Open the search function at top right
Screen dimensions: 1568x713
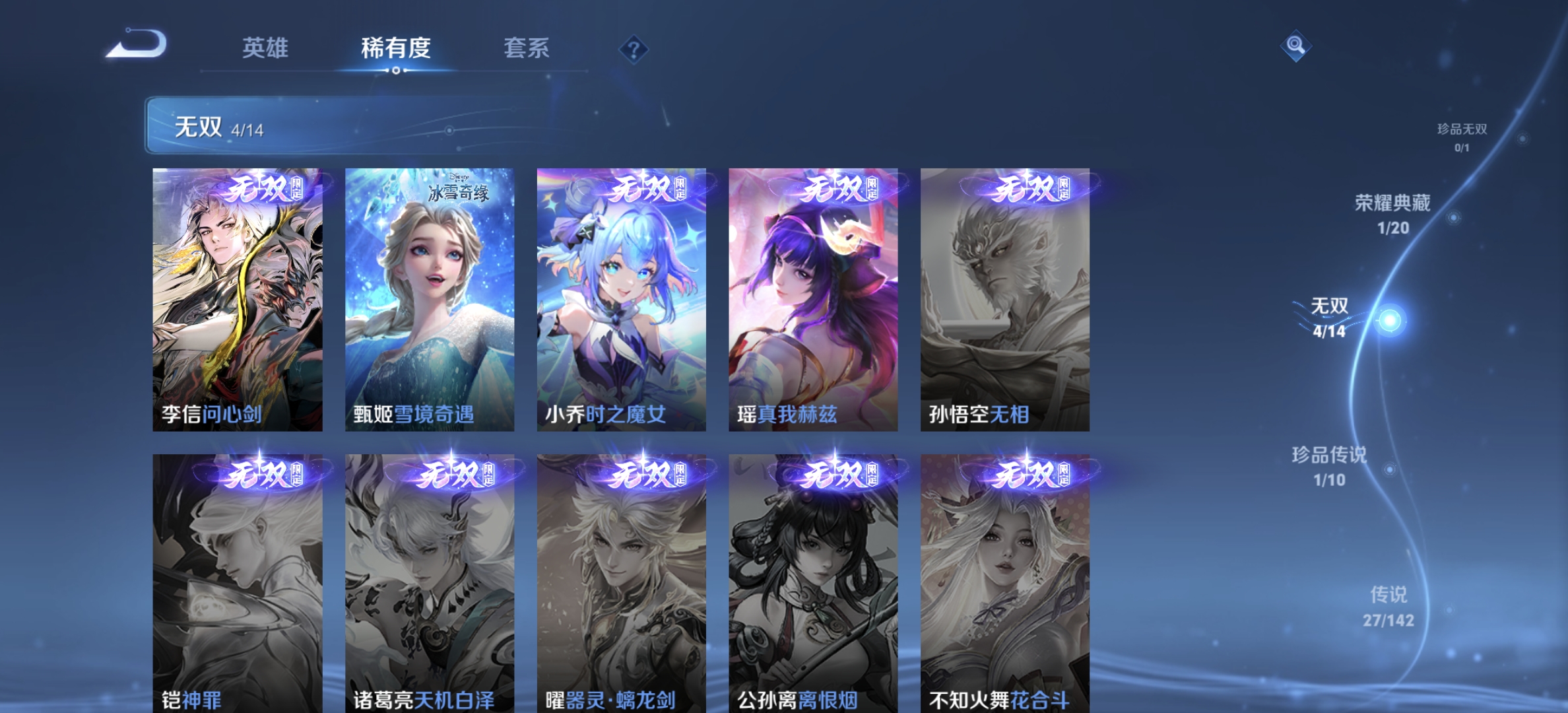tap(1295, 46)
